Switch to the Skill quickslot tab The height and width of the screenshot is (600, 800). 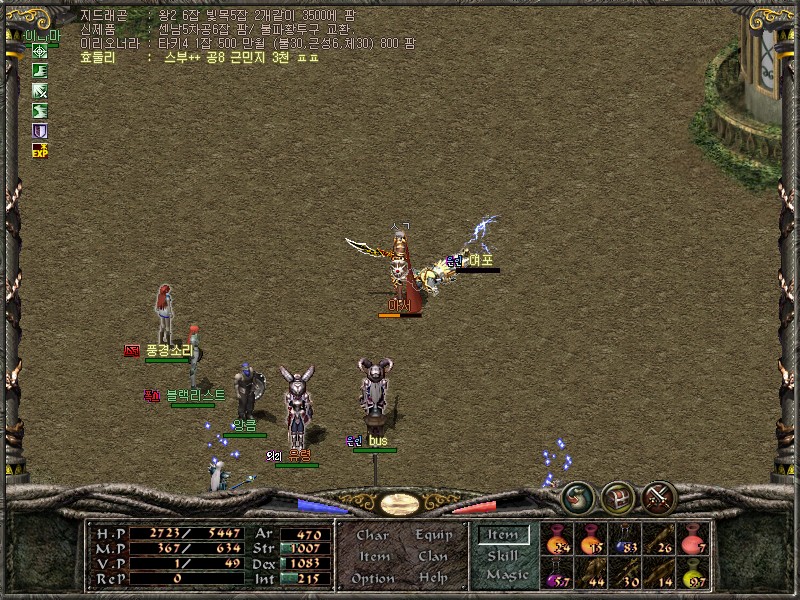pyautogui.click(x=502, y=555)
